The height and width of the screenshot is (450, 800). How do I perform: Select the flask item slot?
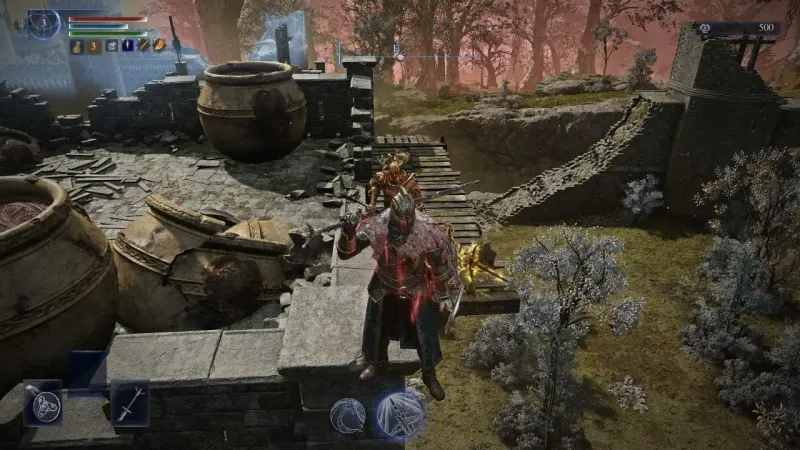coord(77,46)
